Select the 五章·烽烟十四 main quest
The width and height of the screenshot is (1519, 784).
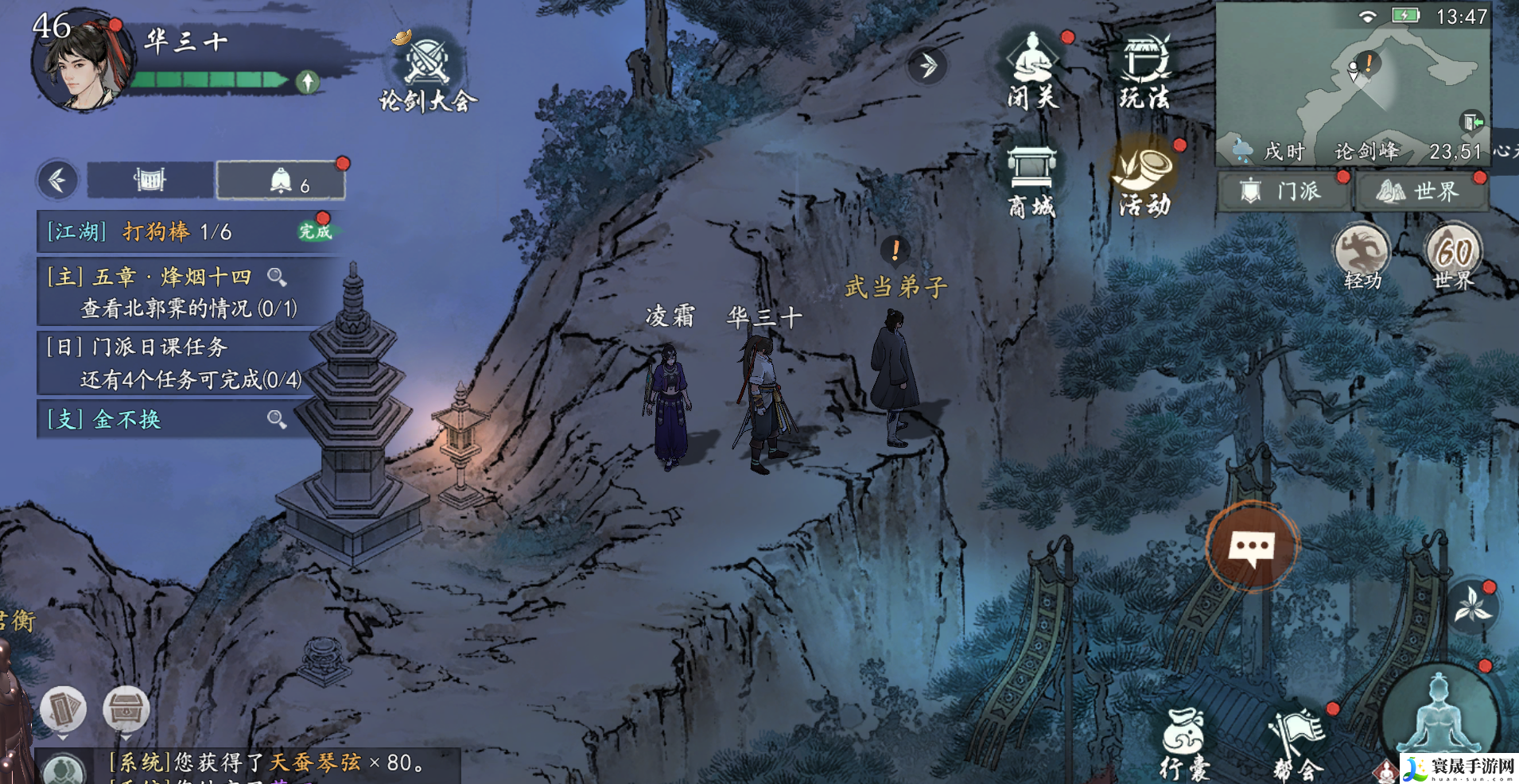pyautogui.click(x=171, y=291)
